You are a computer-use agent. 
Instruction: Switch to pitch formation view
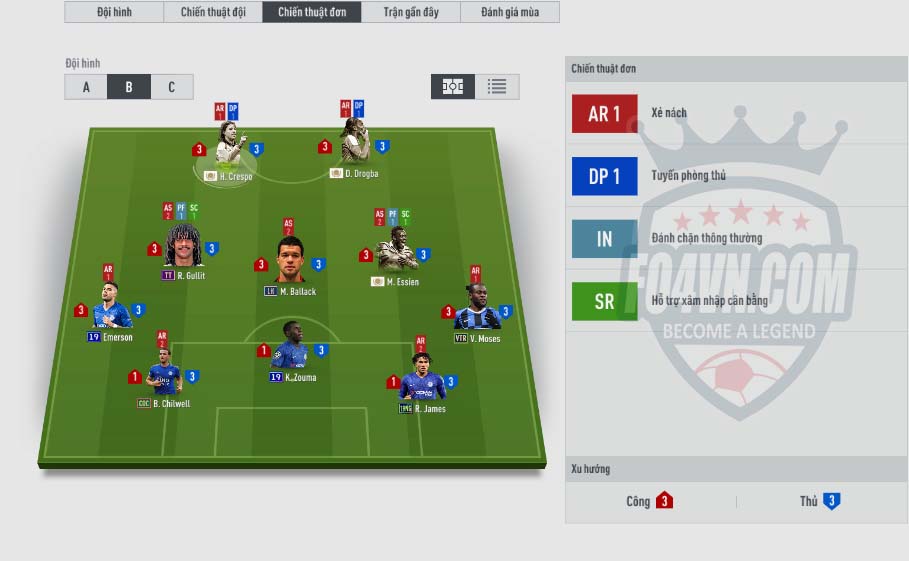(x=453, y=87)
